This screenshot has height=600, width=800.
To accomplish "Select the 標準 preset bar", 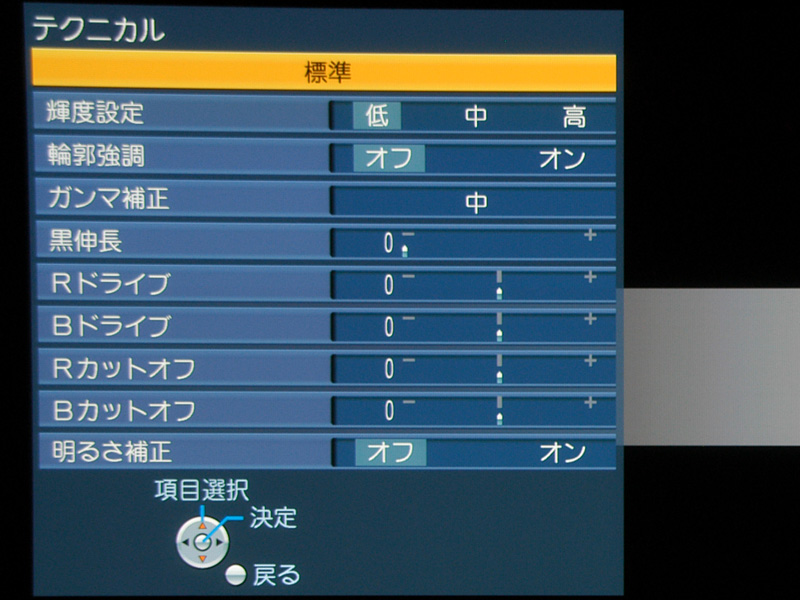I will point(324,72).
